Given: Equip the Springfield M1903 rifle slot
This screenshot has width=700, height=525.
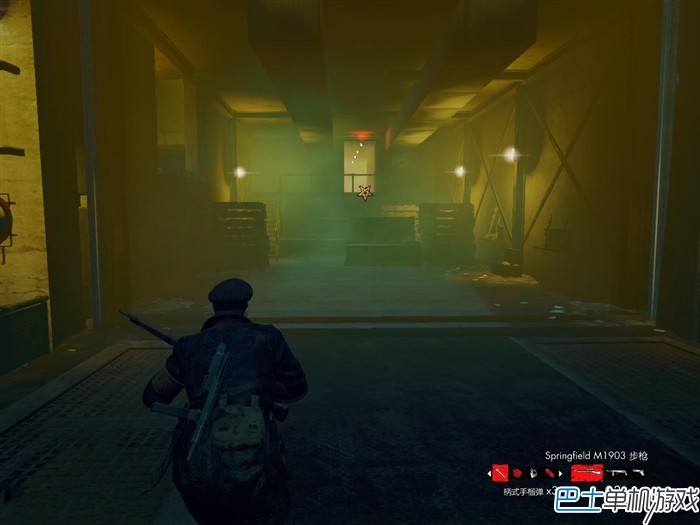Looking at the screenshot, I should point(588,472).
